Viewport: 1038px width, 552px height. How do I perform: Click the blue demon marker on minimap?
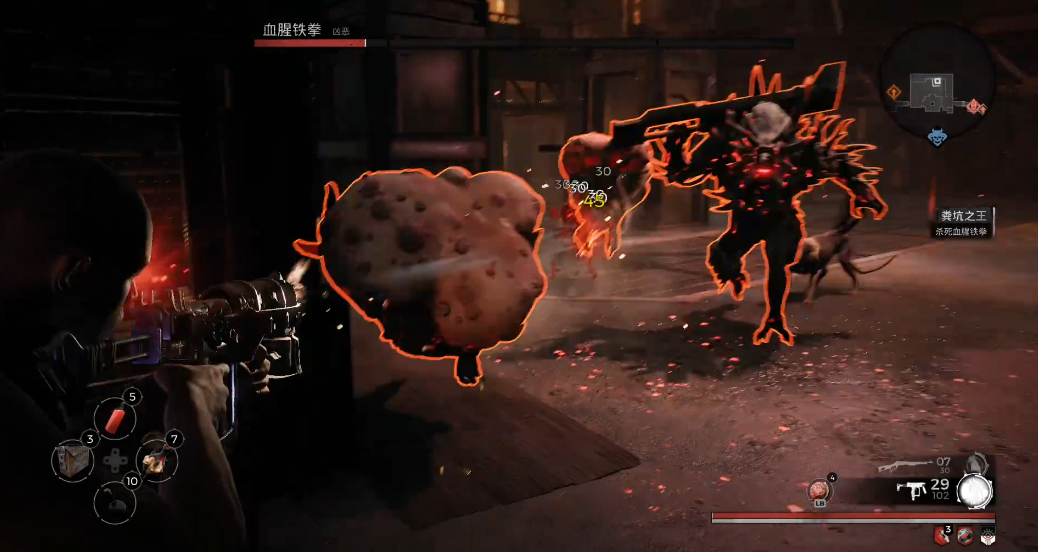937,138
